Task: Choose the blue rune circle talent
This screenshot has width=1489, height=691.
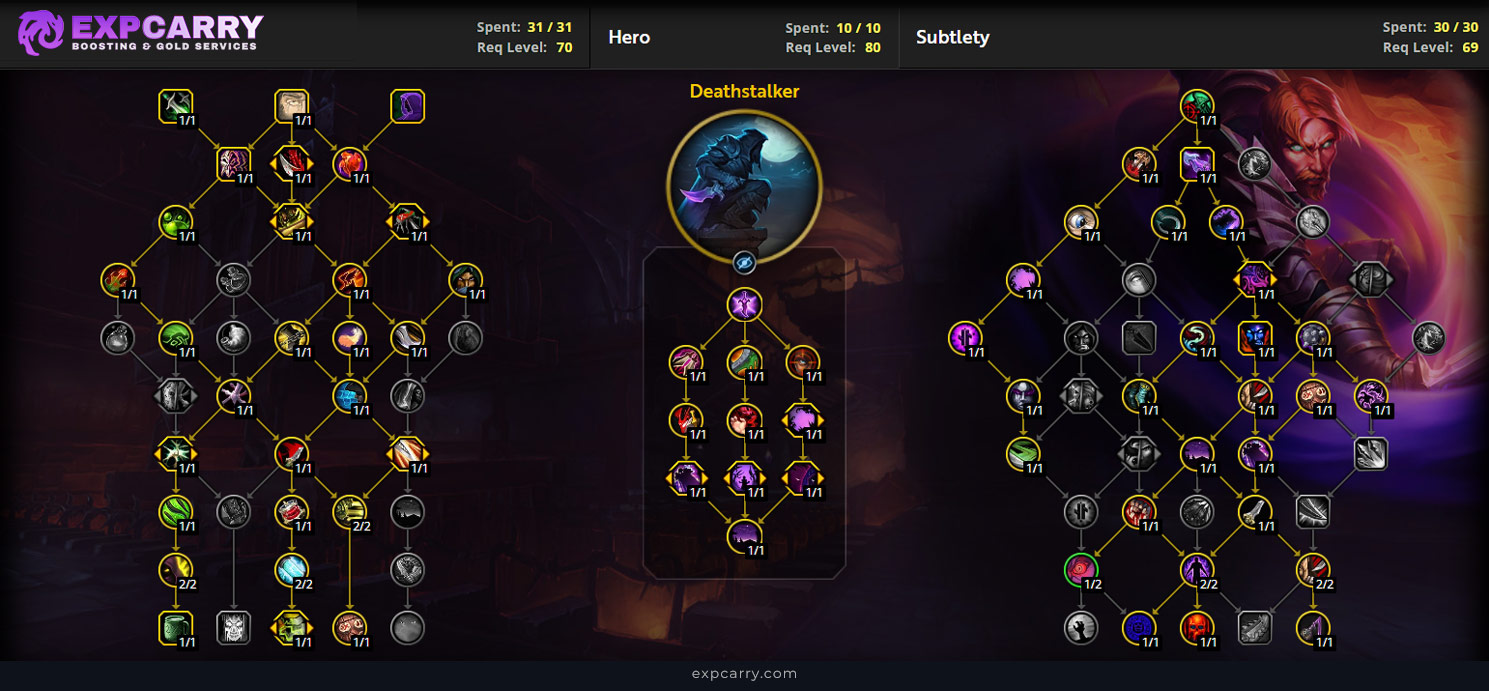Action: (x=1138, y=628)
